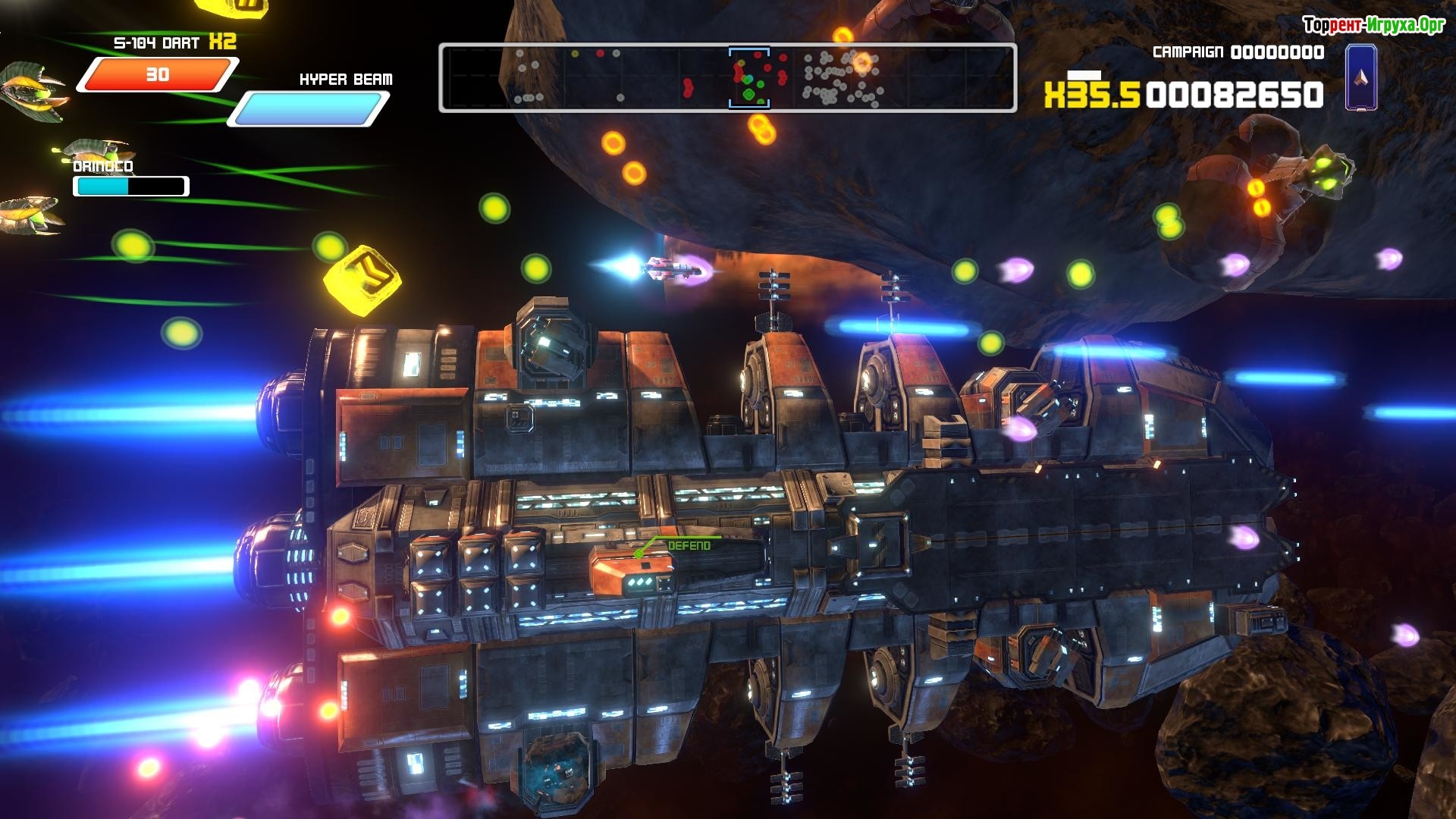Select the ship lives card icon
The height and width of the screenshot is (819, 1456).
point(1362,77)
